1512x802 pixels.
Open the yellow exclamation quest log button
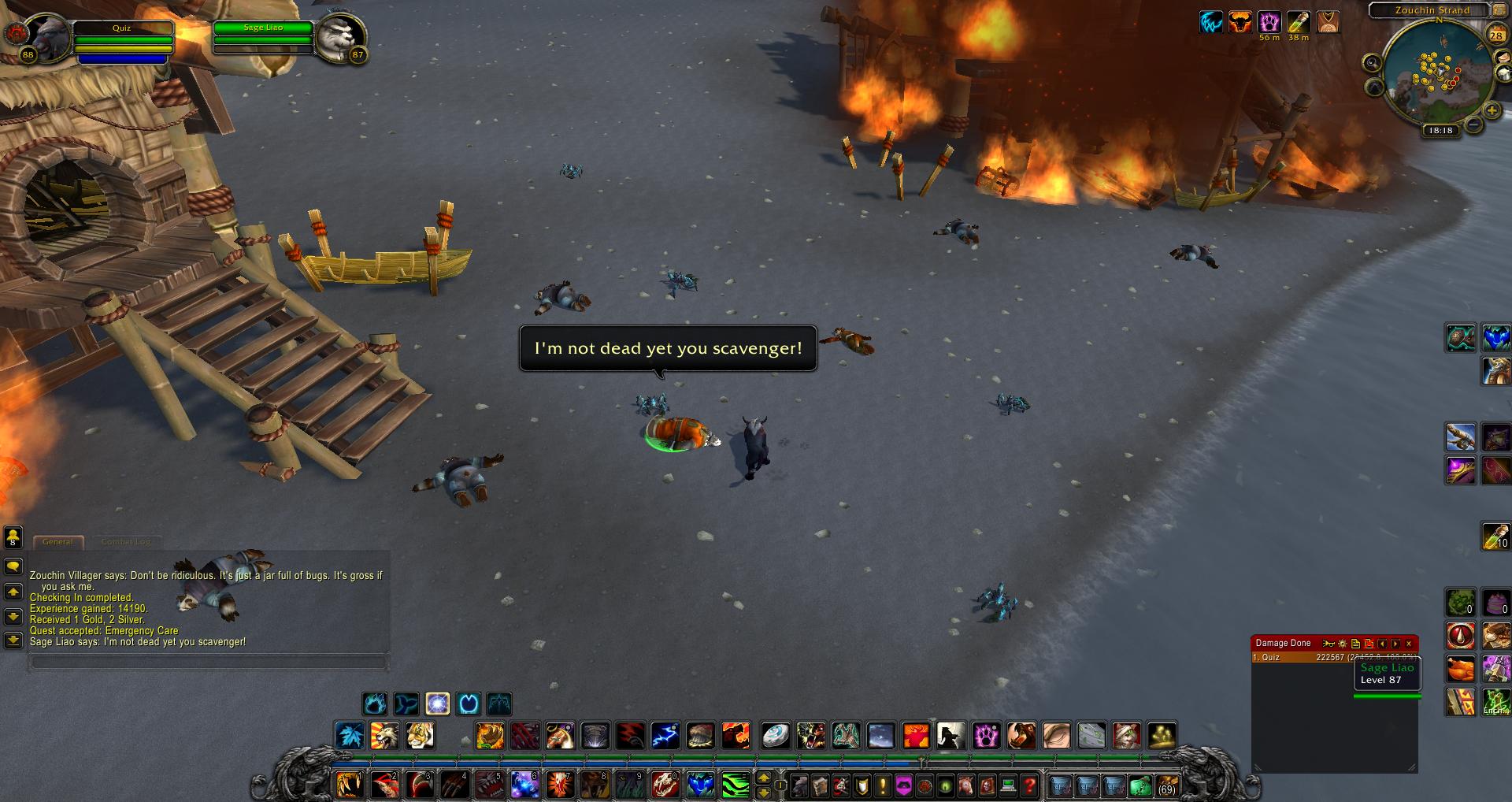(x=882, y=785)
